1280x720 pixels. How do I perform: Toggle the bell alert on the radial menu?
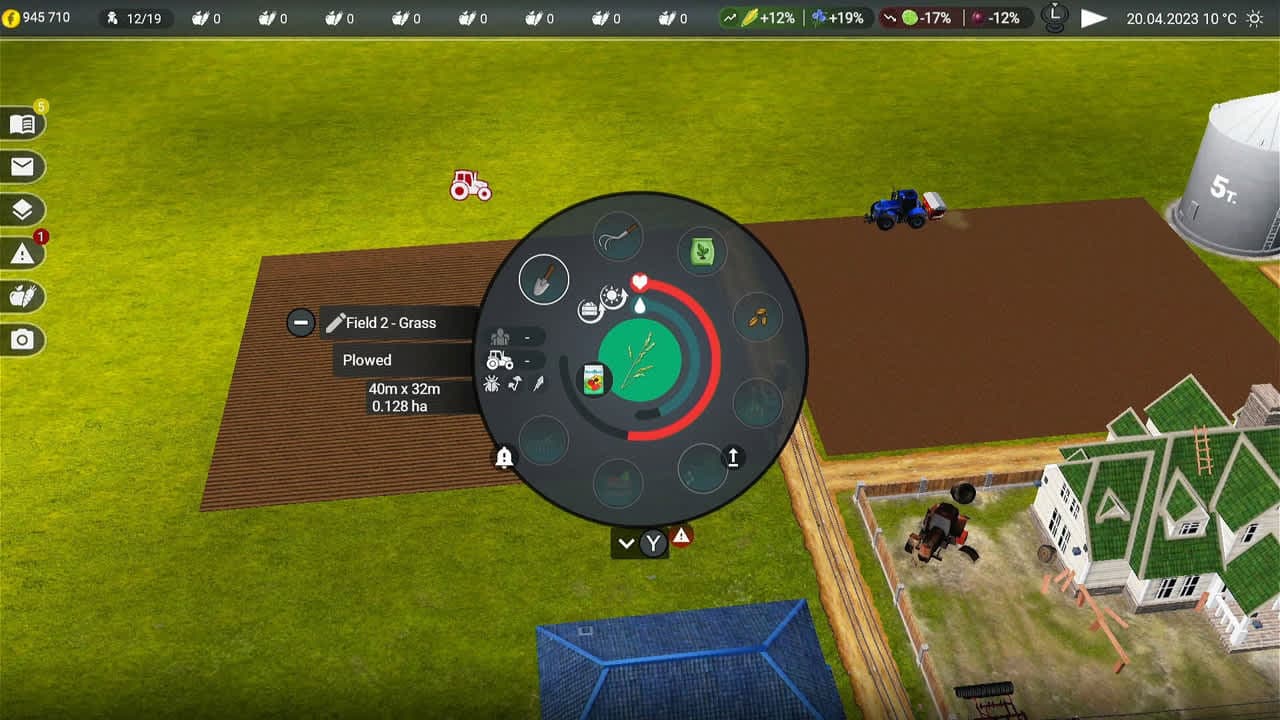coord(504,458)
